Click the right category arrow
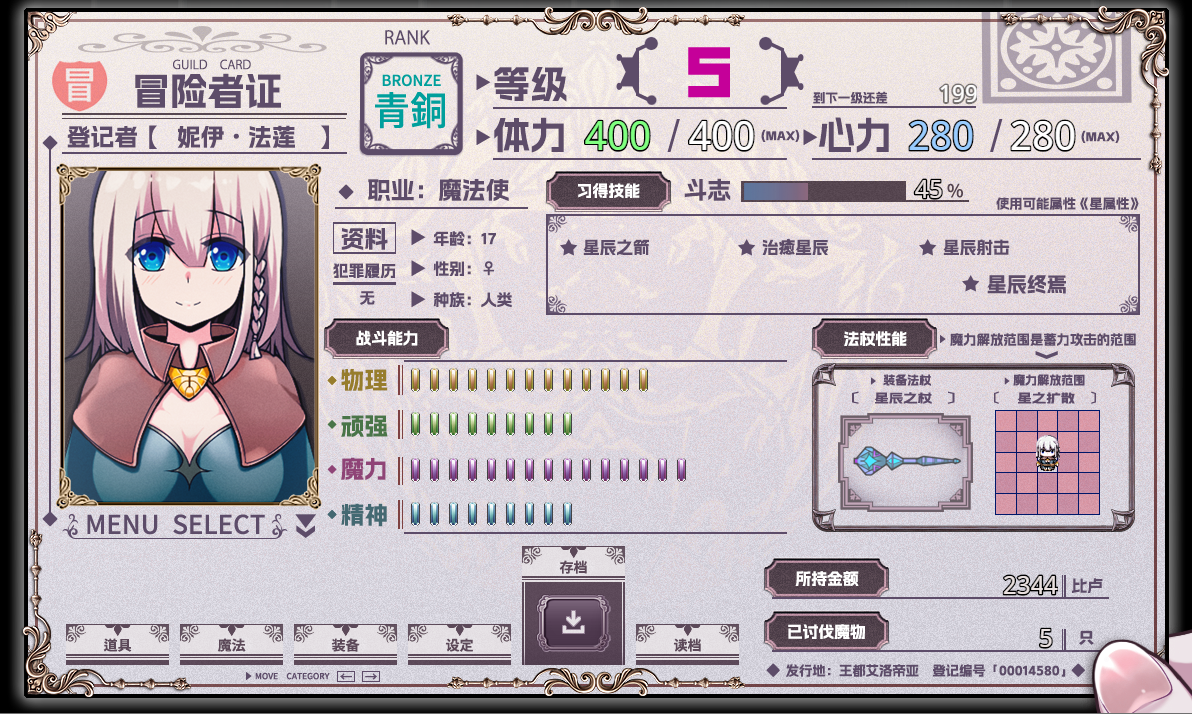1192x714 pixels. point(371,677)
